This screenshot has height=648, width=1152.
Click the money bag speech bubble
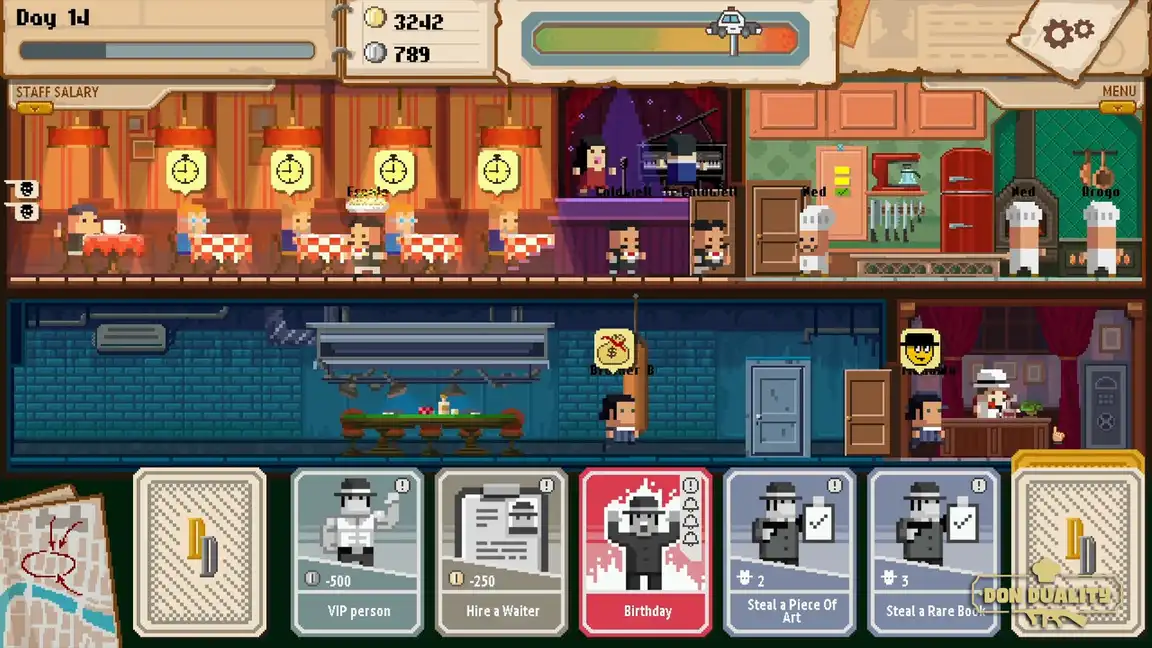(x=614, y=350)
